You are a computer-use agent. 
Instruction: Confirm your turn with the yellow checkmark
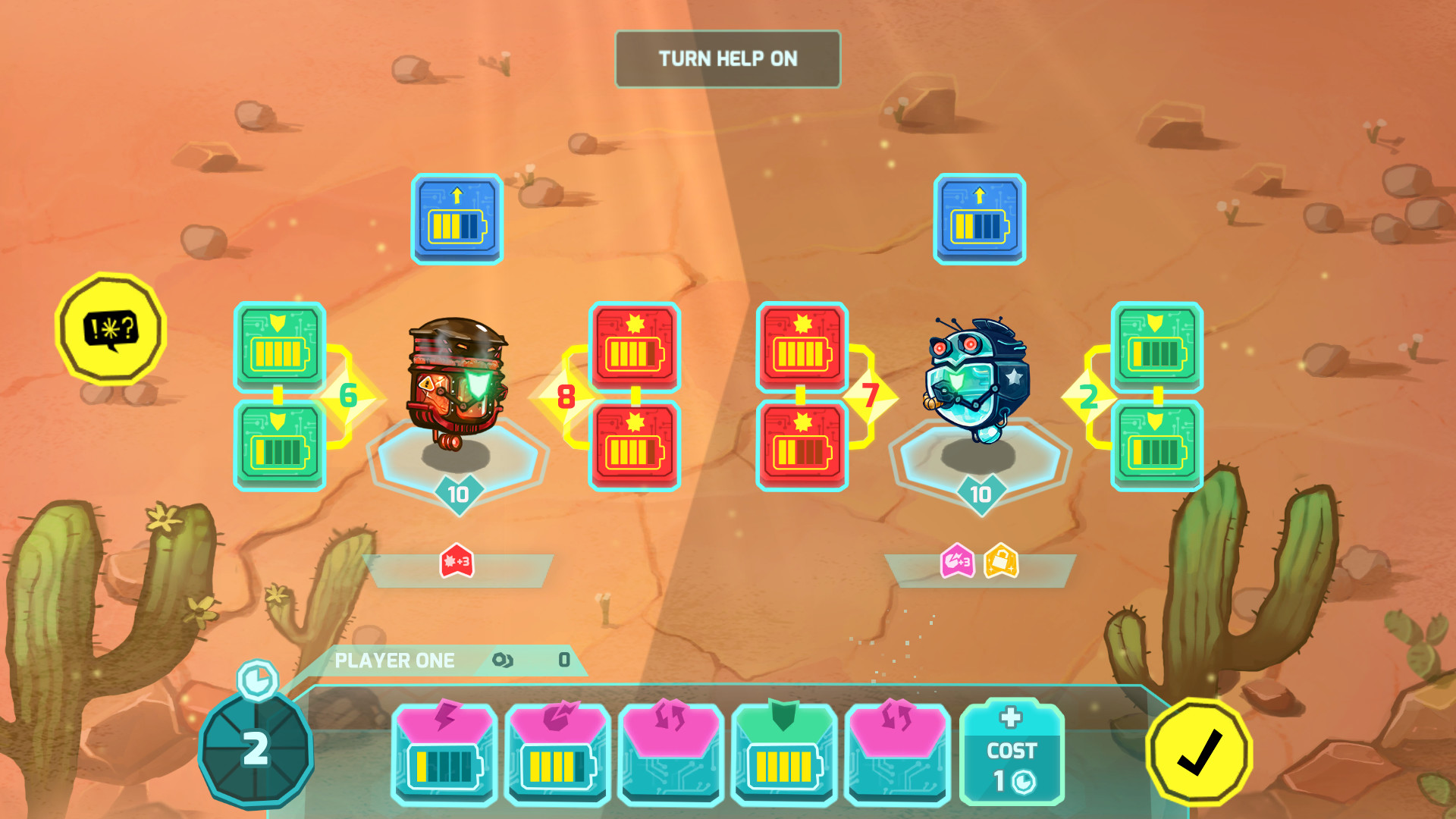click(x=1200, y=751)
